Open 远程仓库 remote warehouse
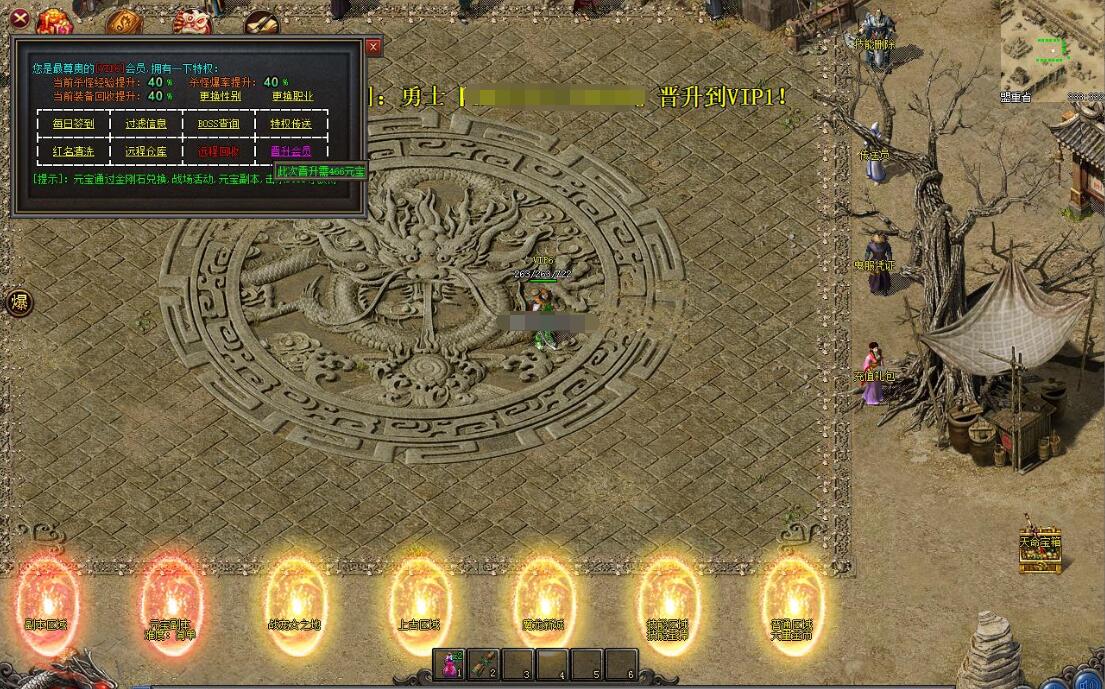 (x=146, y=152)
